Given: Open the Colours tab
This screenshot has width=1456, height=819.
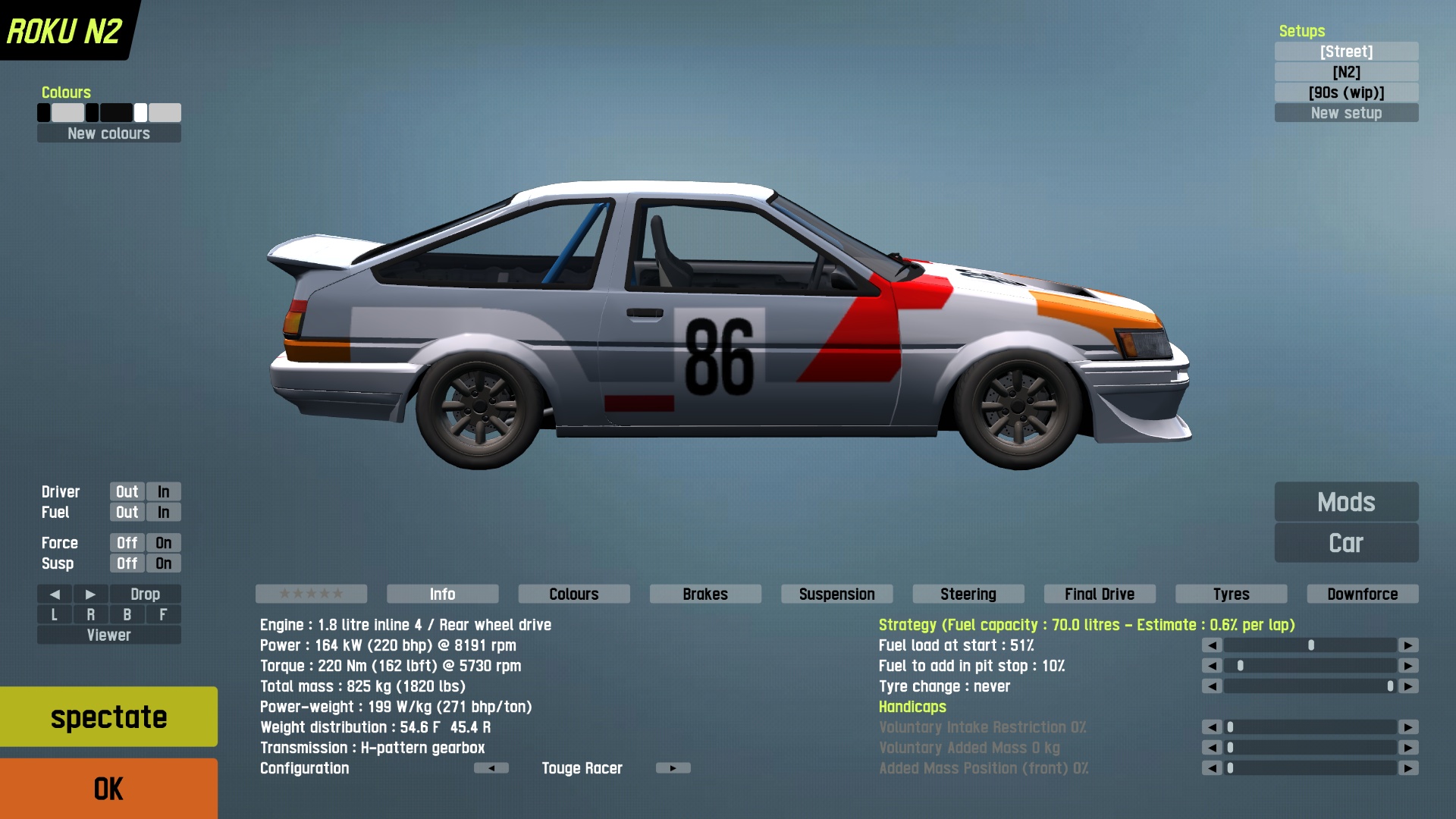Looking at the screenshot, I should click(574, 594).
